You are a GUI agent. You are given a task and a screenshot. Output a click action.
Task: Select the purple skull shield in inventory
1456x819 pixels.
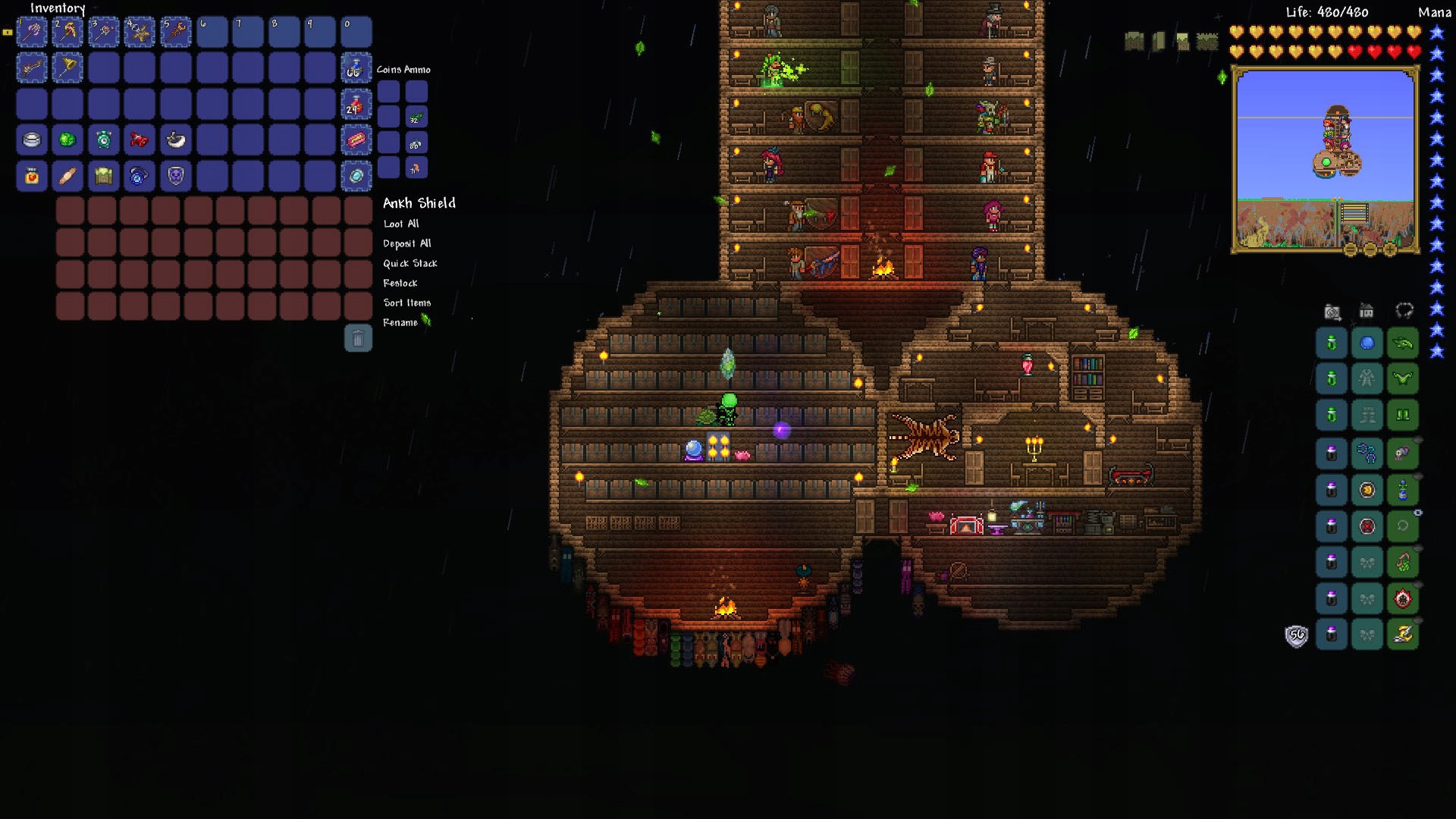click(176, 176)
